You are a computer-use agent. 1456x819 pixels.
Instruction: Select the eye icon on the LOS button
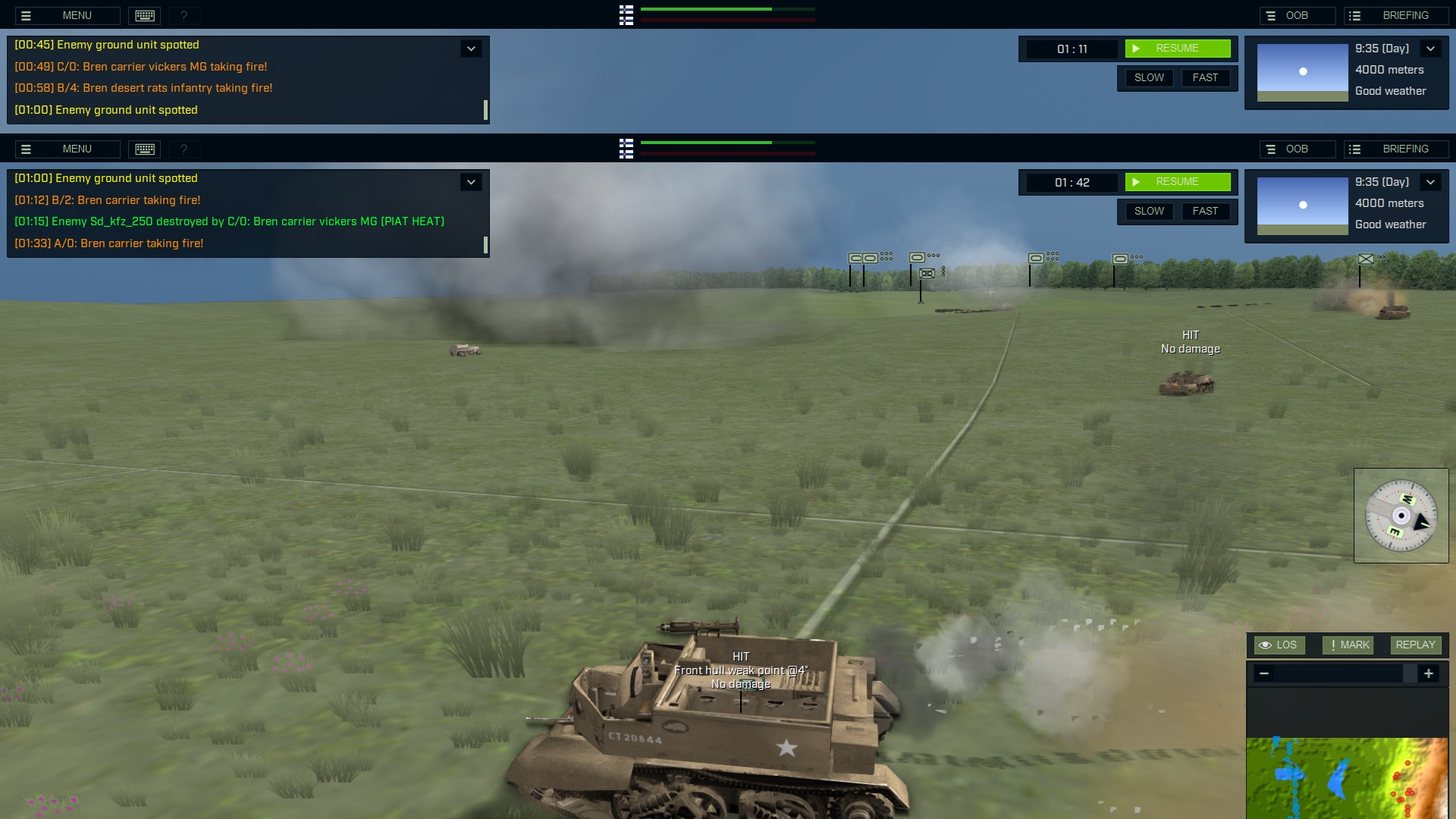[1265, 645]
